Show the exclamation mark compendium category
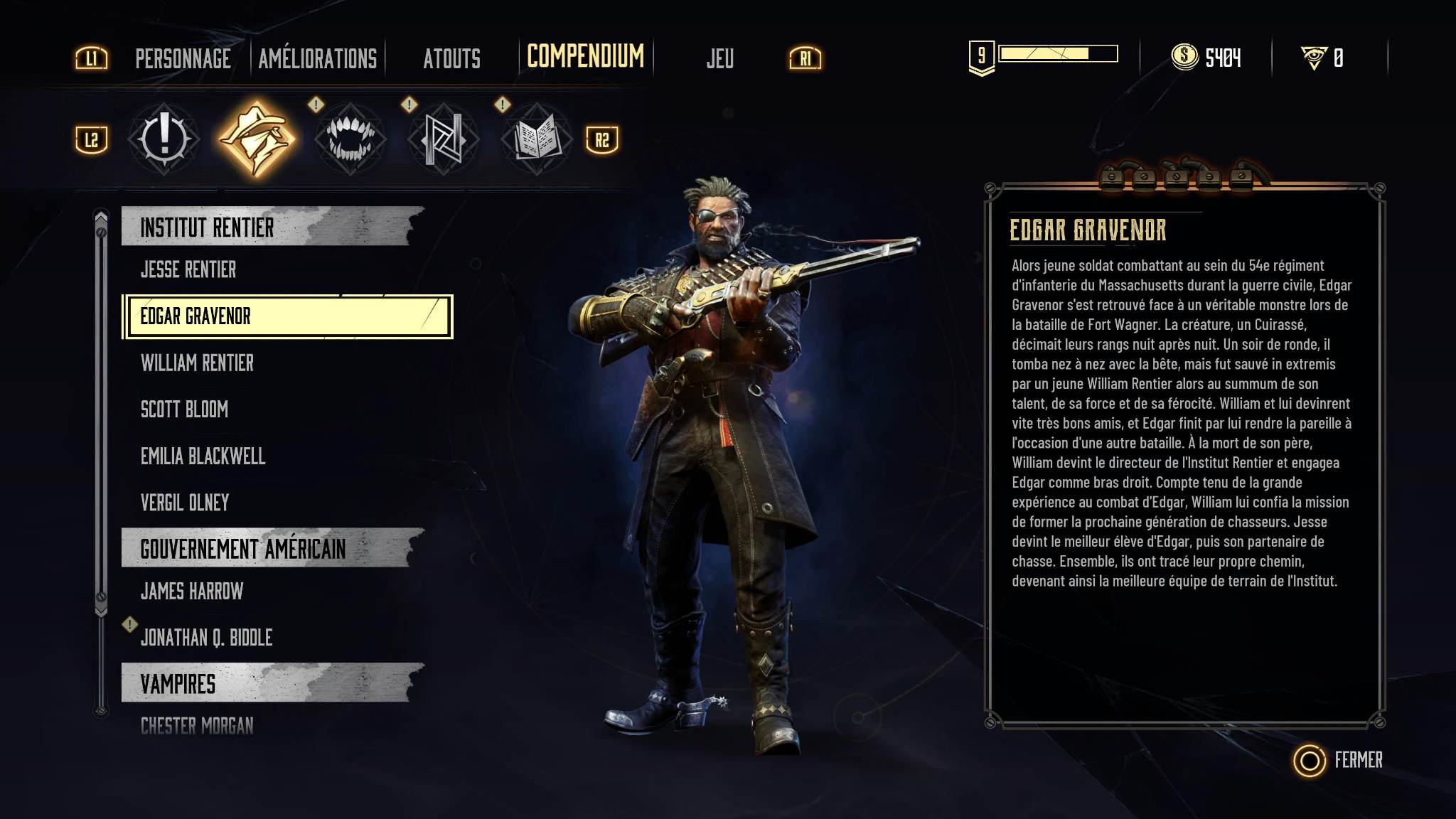The width and height of the screenshot is (1456, 819). [164, 139]
